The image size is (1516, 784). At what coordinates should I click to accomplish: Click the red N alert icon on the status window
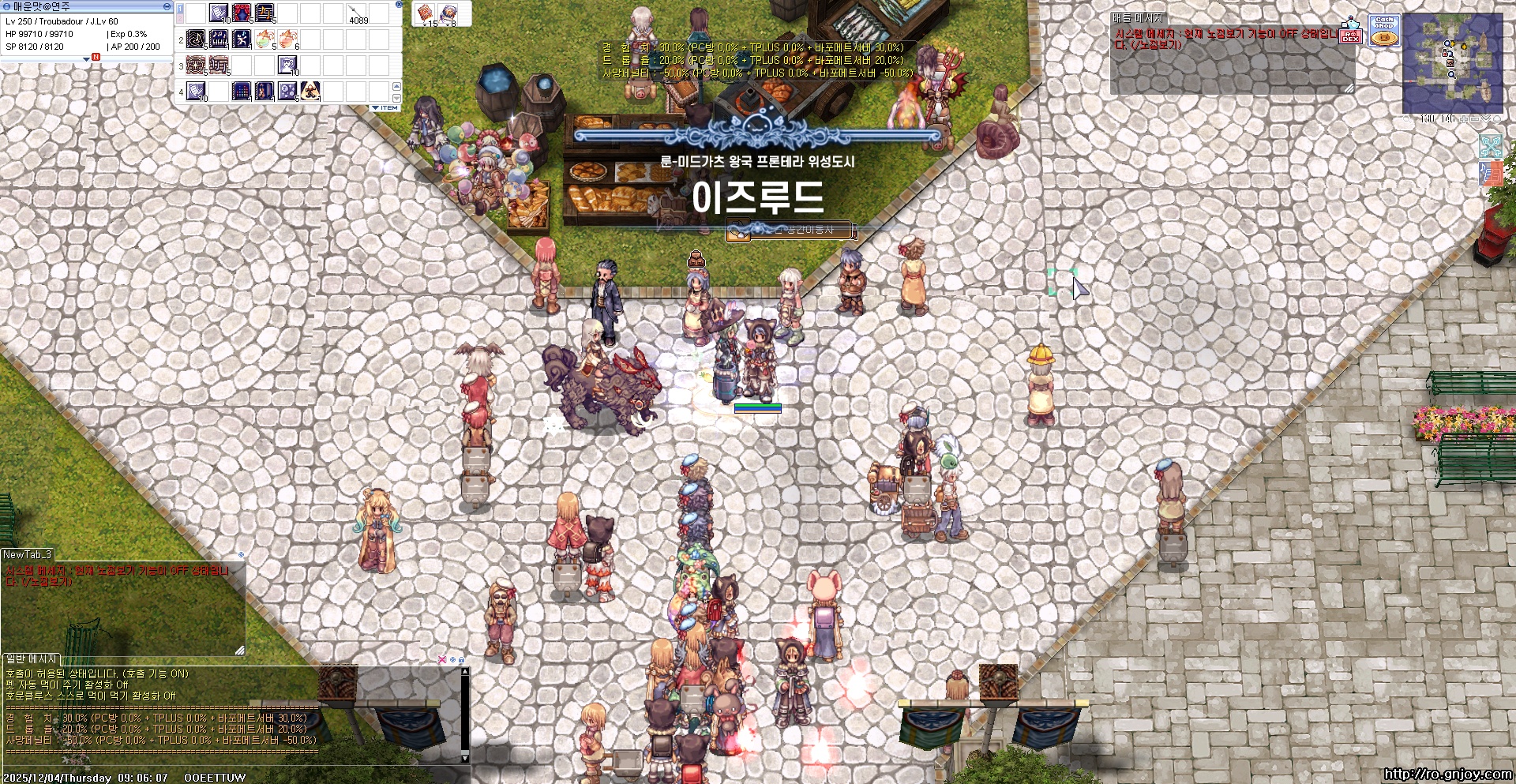[x=96, y=57]
